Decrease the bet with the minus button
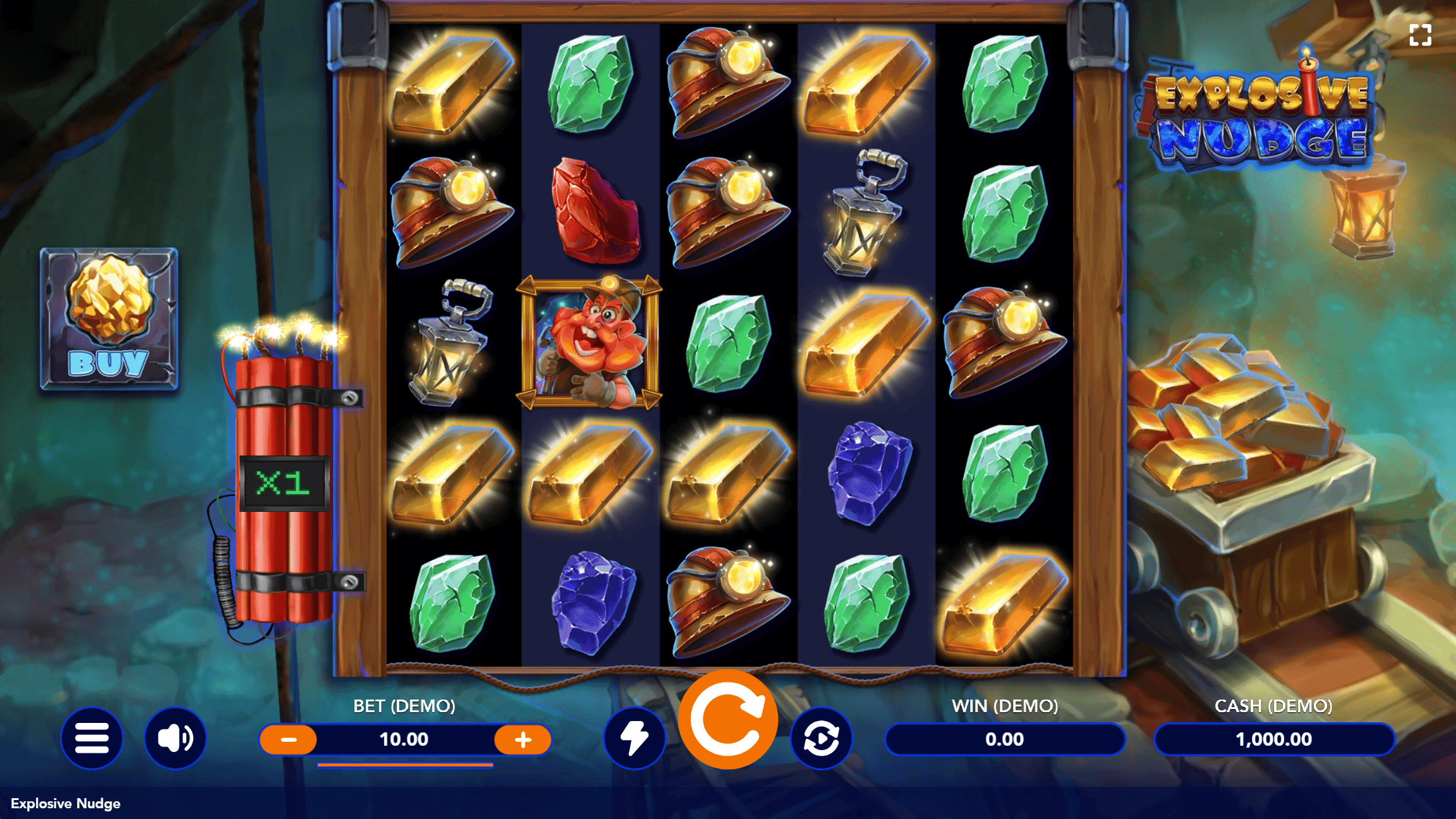Screen dimensions: 1456x819 (288, 738)
